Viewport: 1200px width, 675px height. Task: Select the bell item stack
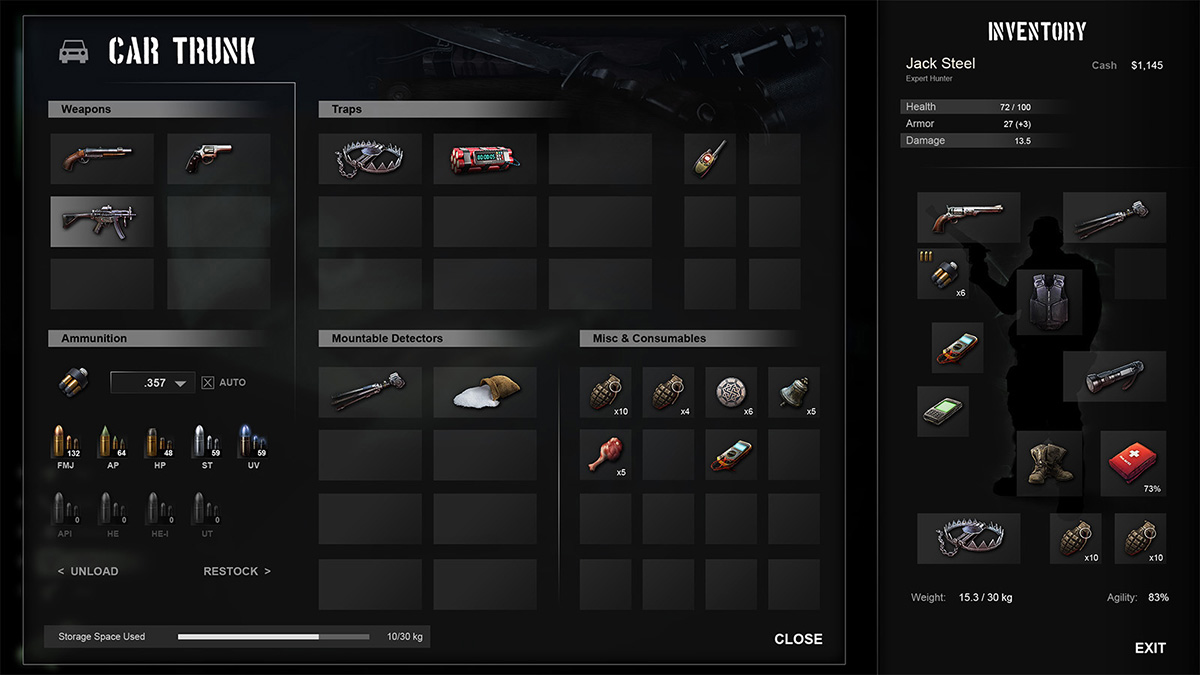[x=794, y=392]
